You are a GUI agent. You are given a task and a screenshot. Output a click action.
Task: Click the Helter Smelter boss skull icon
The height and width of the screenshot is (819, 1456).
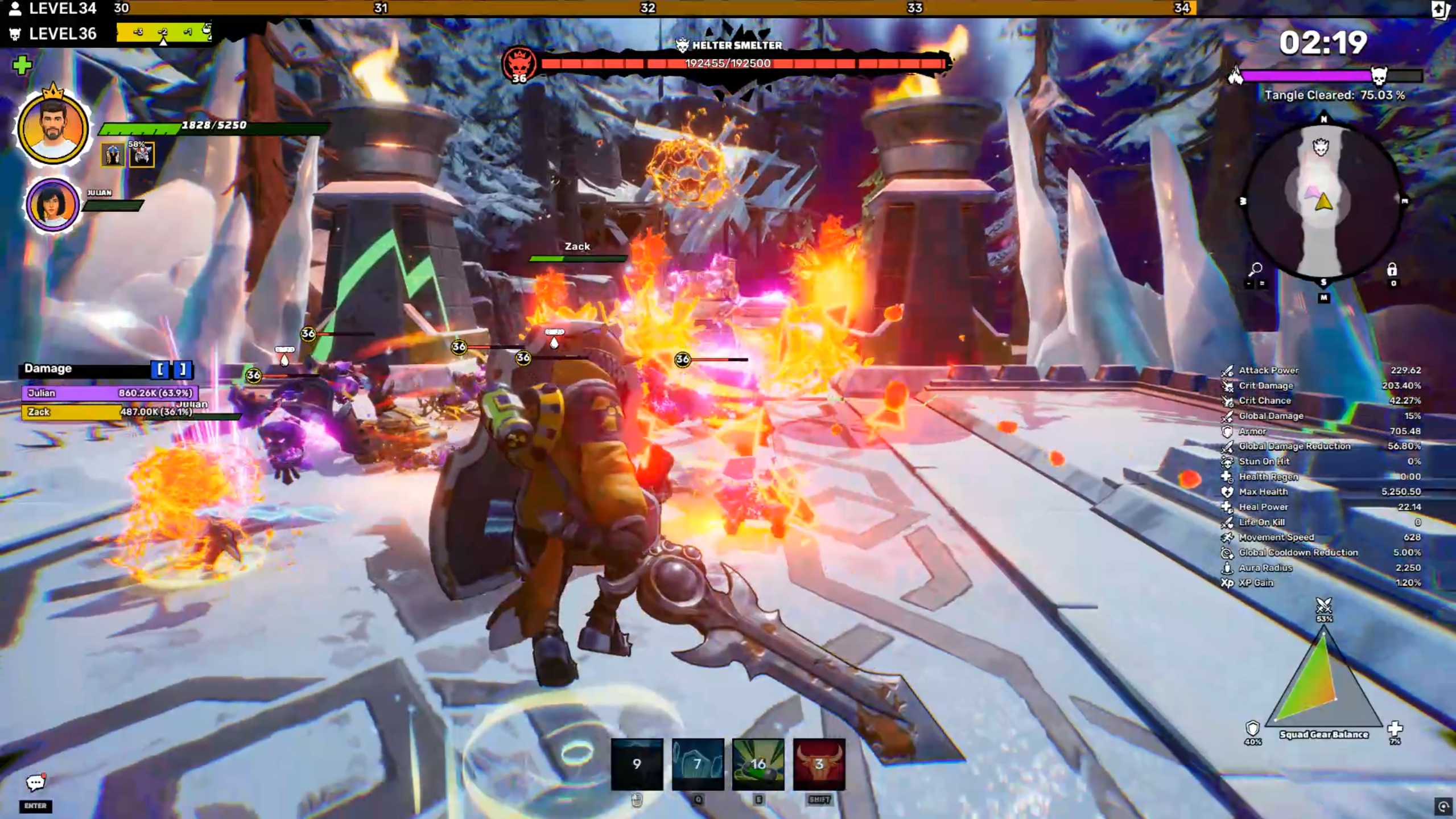519,64
